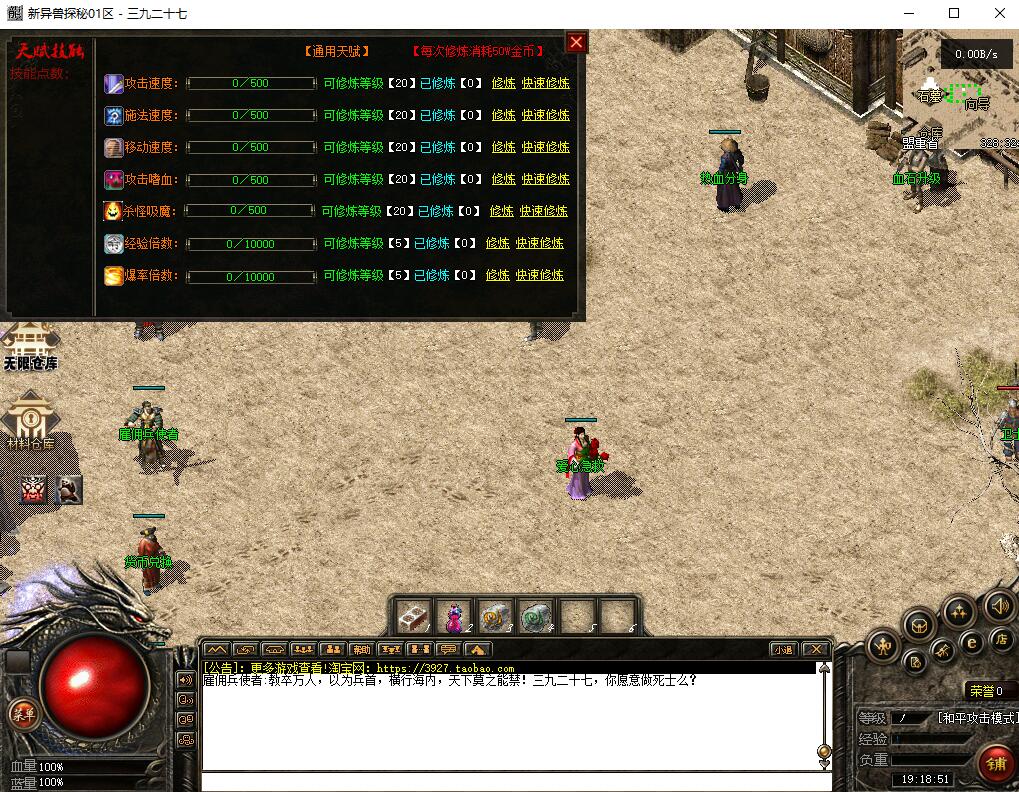Image resolution: width=1019 pixels, height=792 pixels.
Task: Open the red 铺 stall button
Action: point(996,766)
